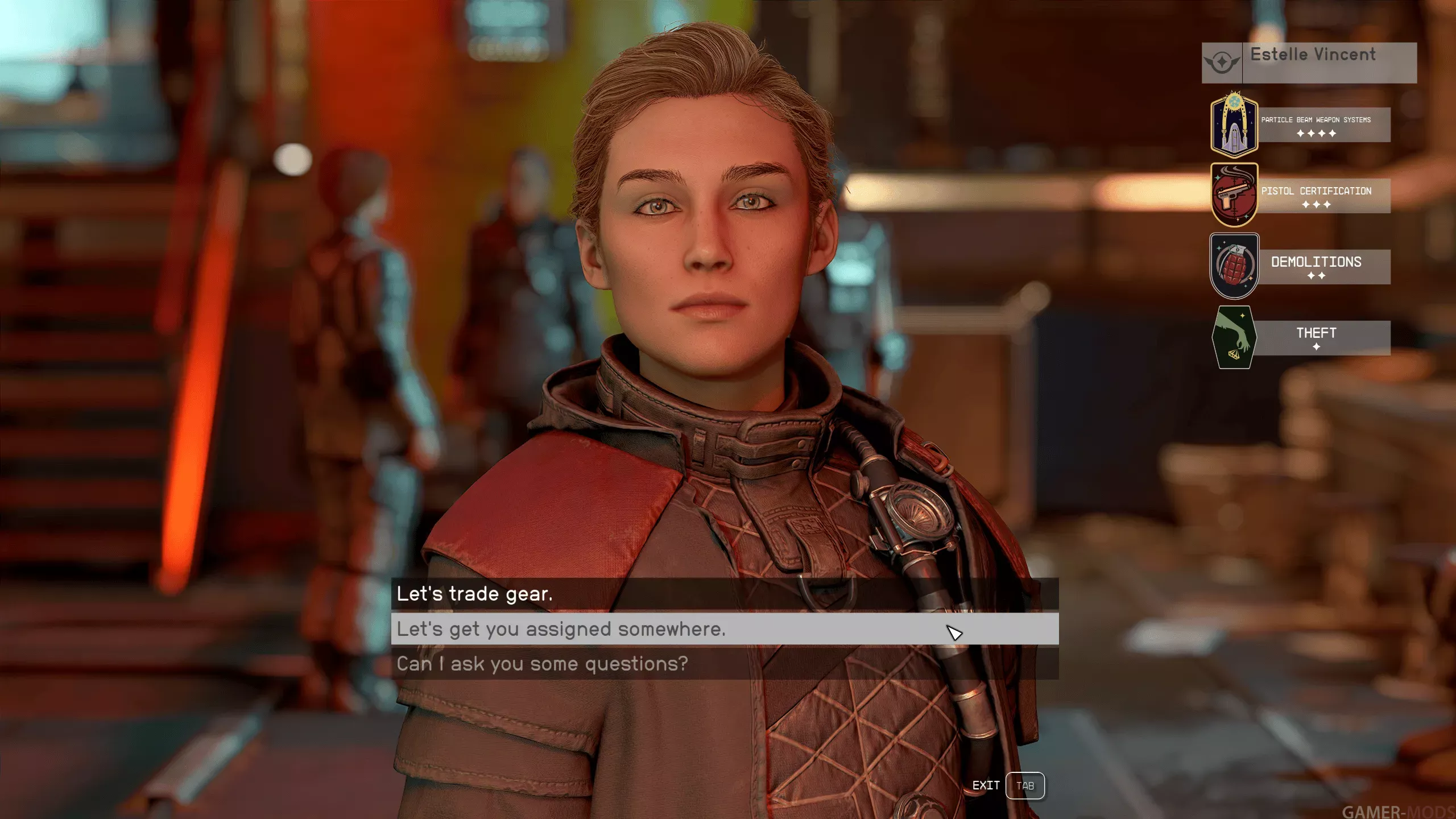Pick "Can I ask you some questions?"
Viewport: 1456px width, 819px height.
point(542,664)
